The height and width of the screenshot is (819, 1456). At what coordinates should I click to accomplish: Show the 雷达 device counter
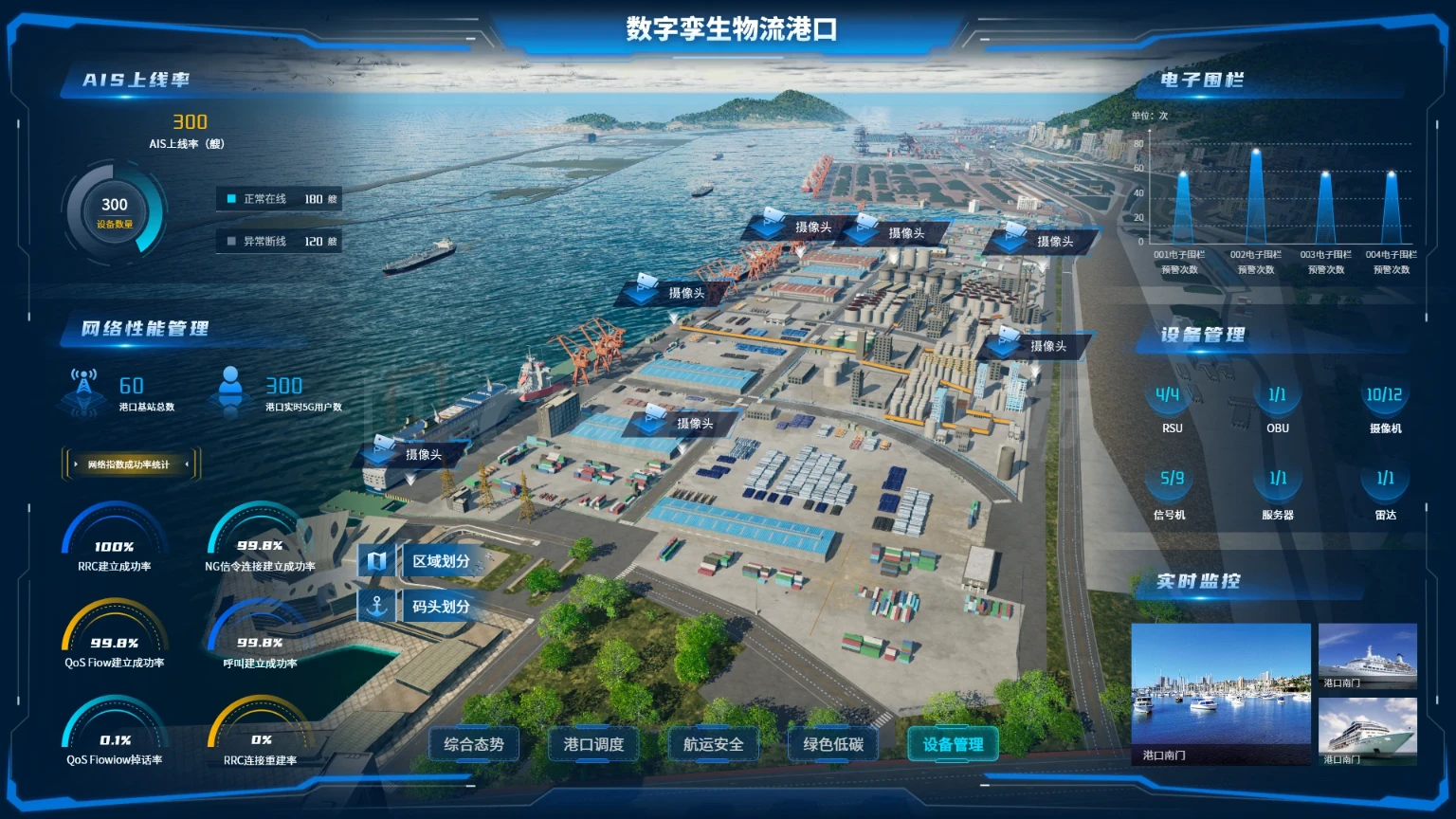coord(1385,486)
